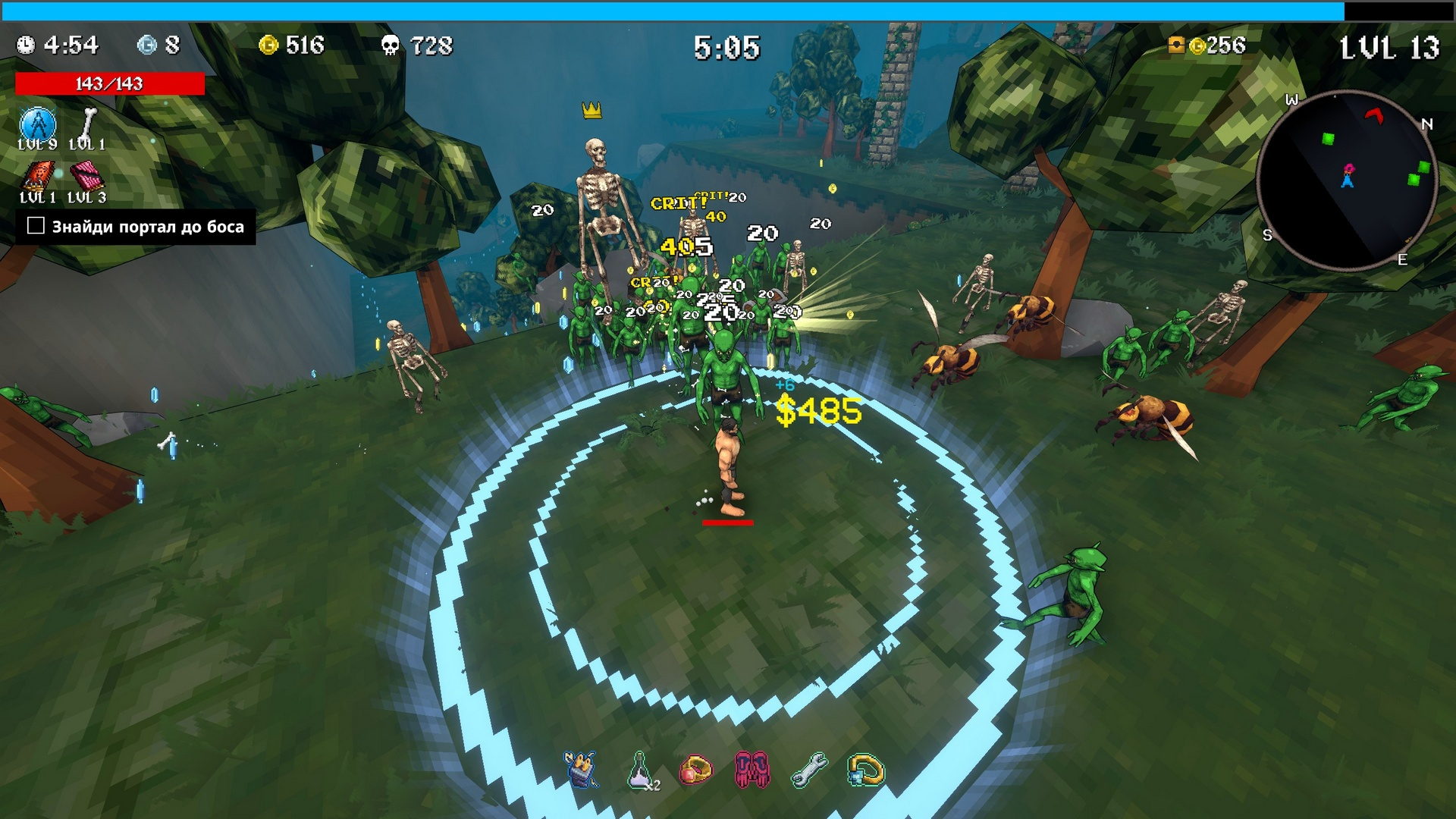Click the bone weapon icon

[88, 124]
